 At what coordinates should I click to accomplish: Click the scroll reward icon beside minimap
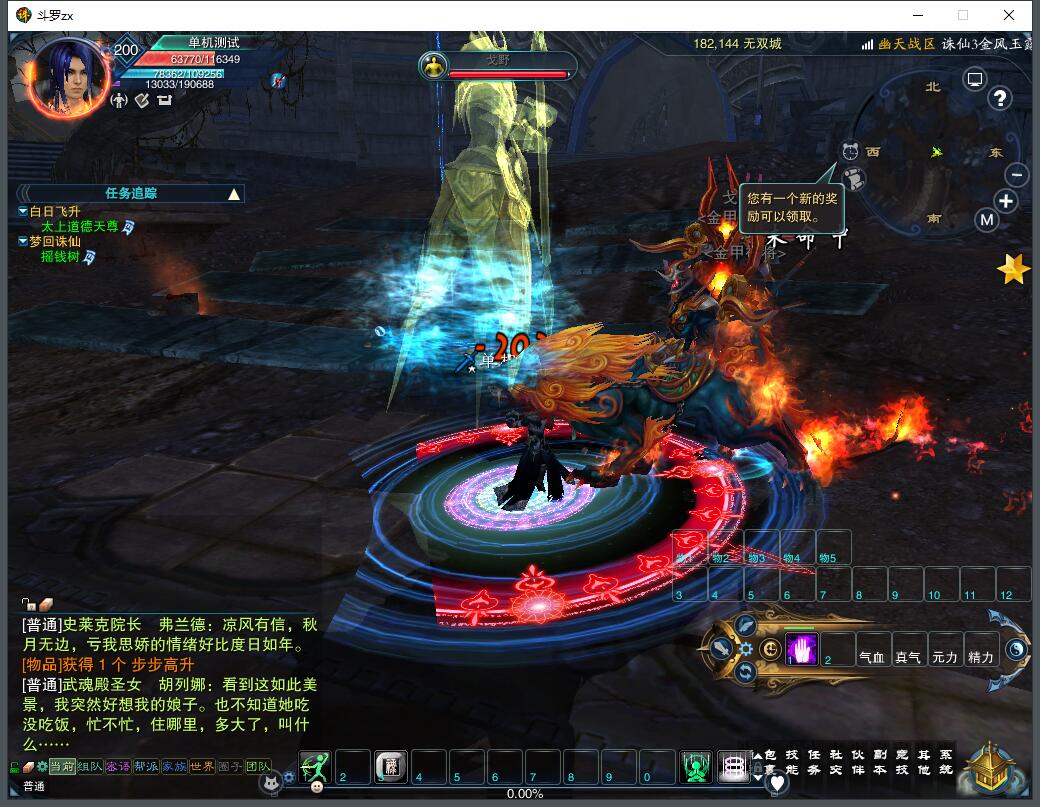click(853, 179)
